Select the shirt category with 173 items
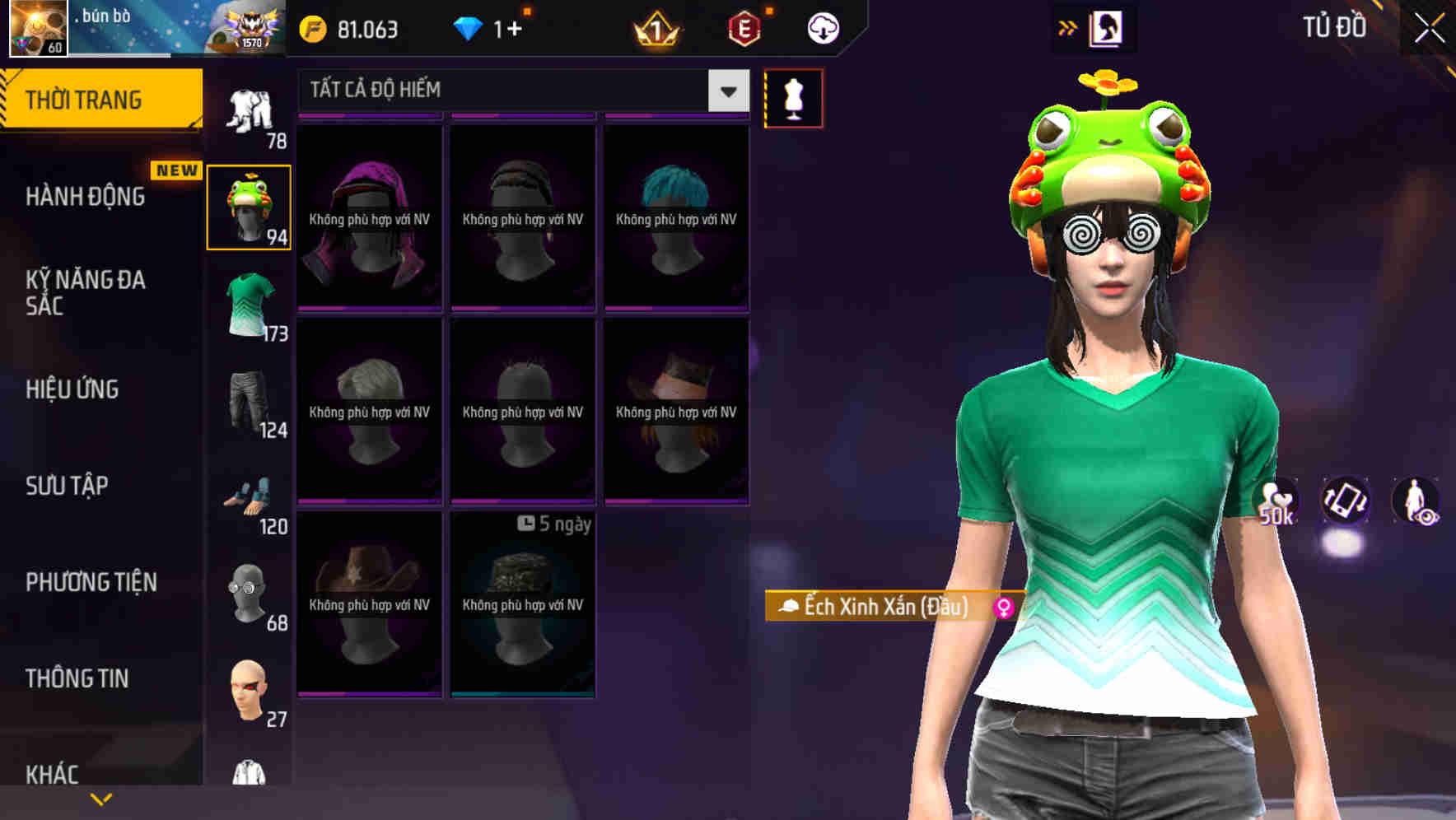This screenshot has height=820, width=1456. (x=249, y=305)
